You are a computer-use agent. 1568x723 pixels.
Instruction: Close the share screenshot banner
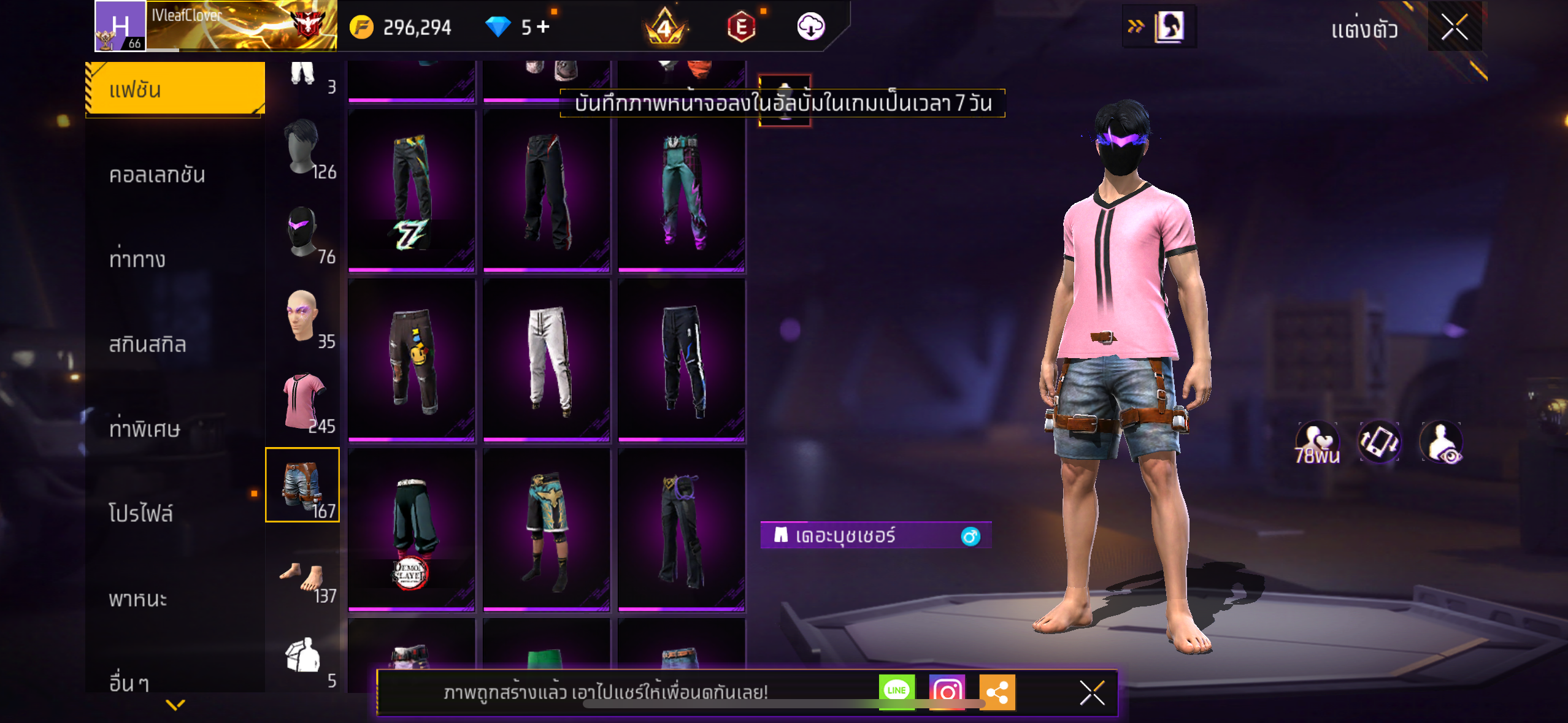[x=1092, y=693]
